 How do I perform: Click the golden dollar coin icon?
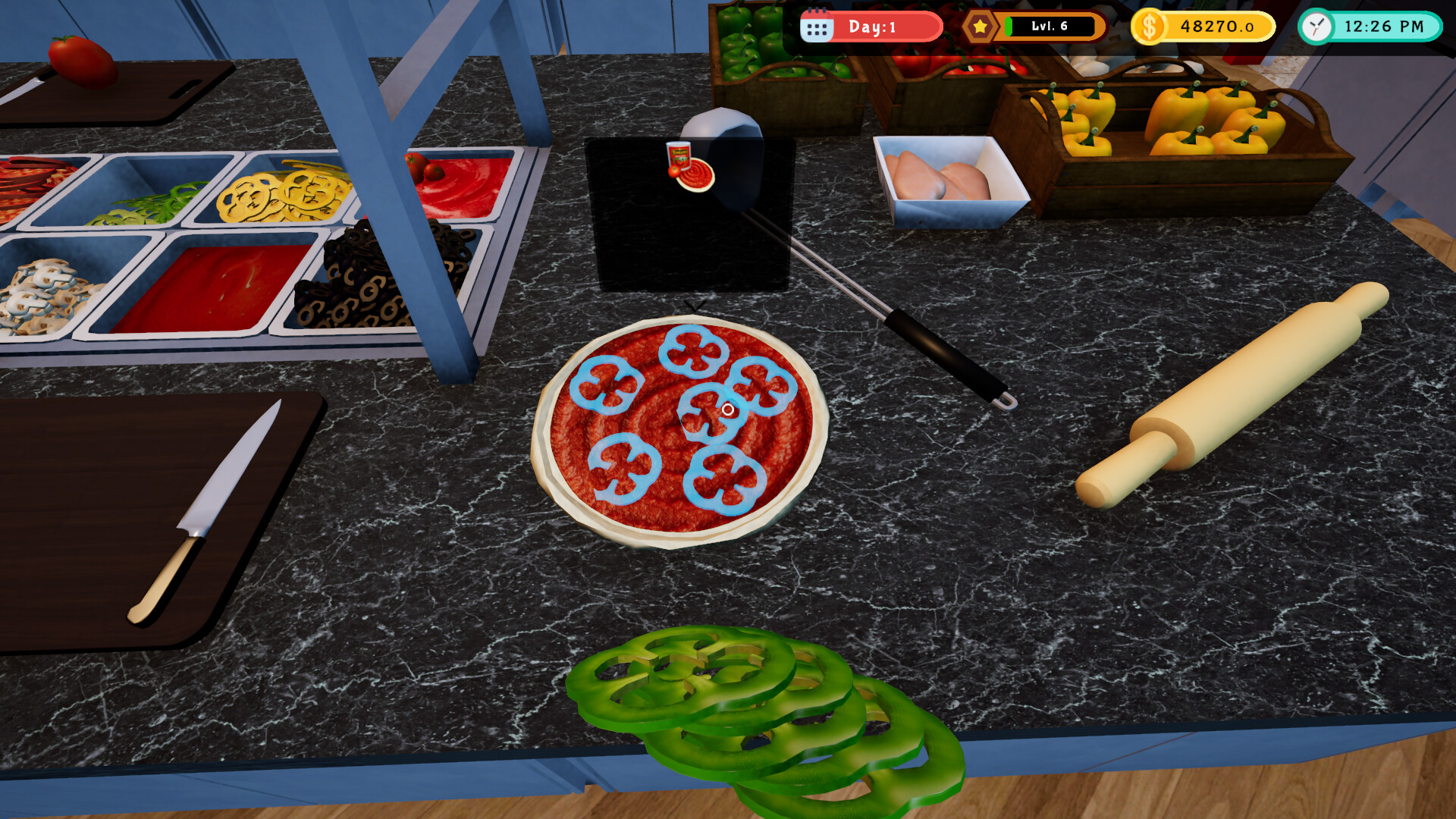(x=1150, y=27)
